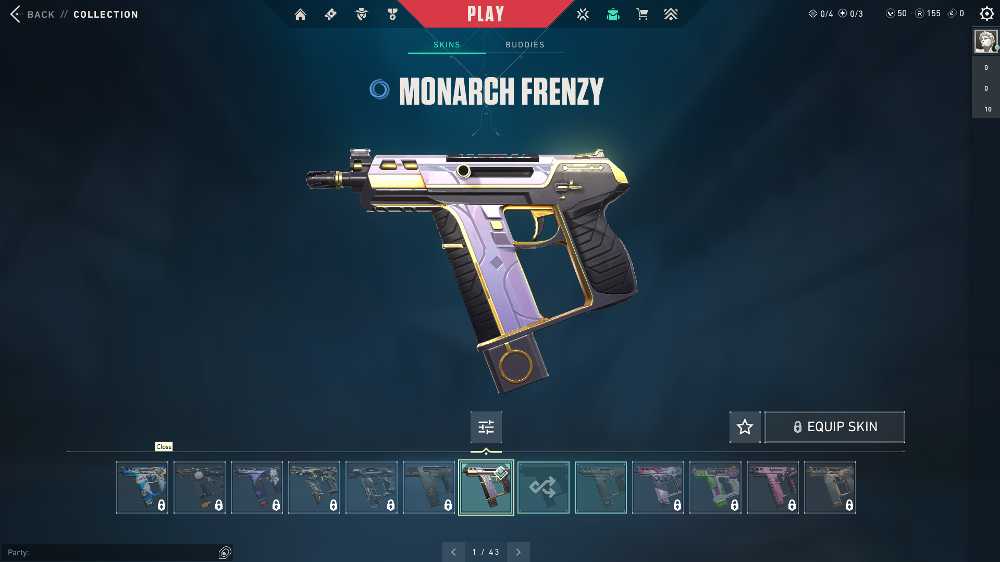Screen dimensions: 1000x562
Task: Switch to the Buddies tab
Action: (525, 45)
